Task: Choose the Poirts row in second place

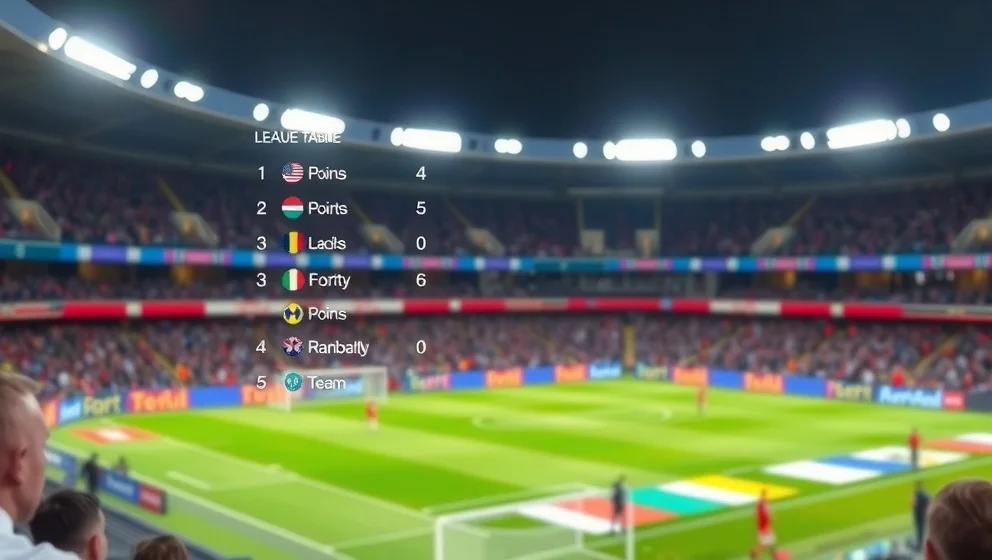Action: pos(327,208)
